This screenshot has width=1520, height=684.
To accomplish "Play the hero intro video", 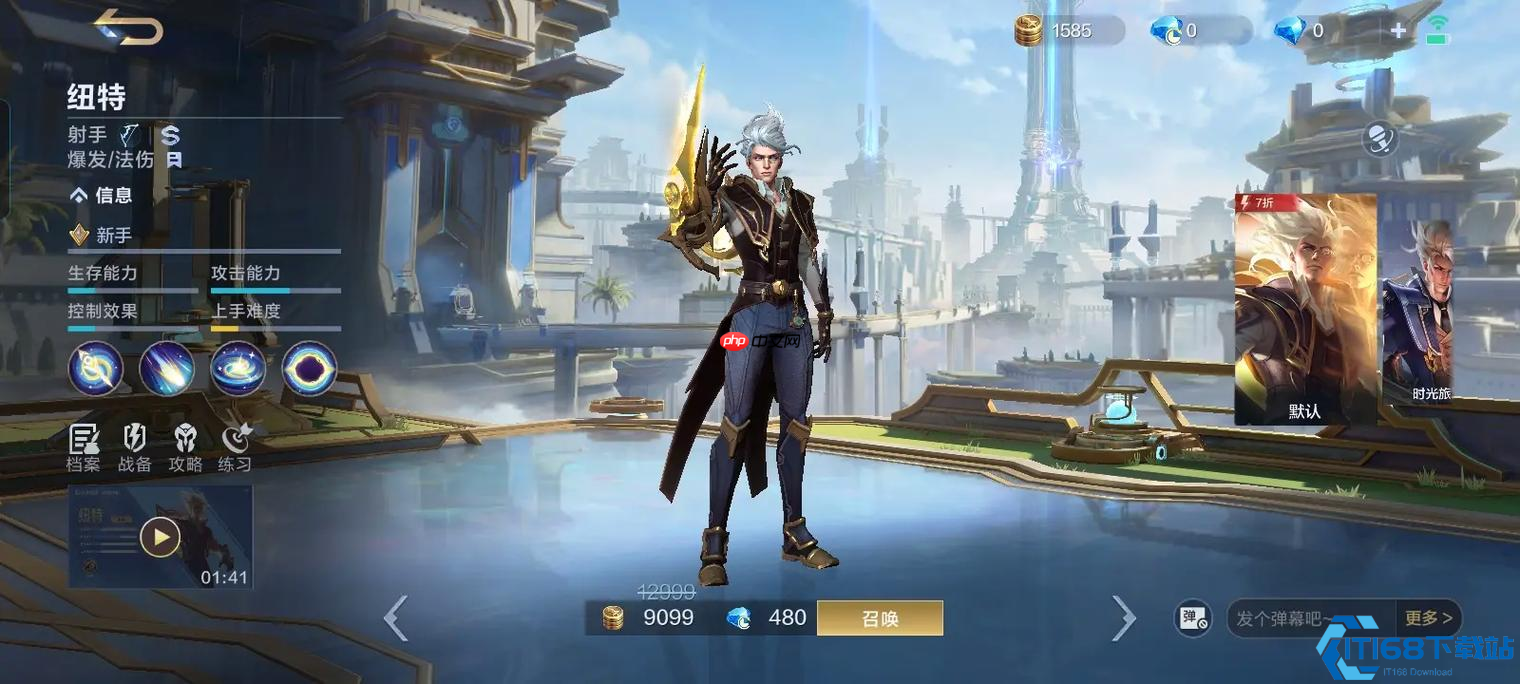I will point(160,538).
